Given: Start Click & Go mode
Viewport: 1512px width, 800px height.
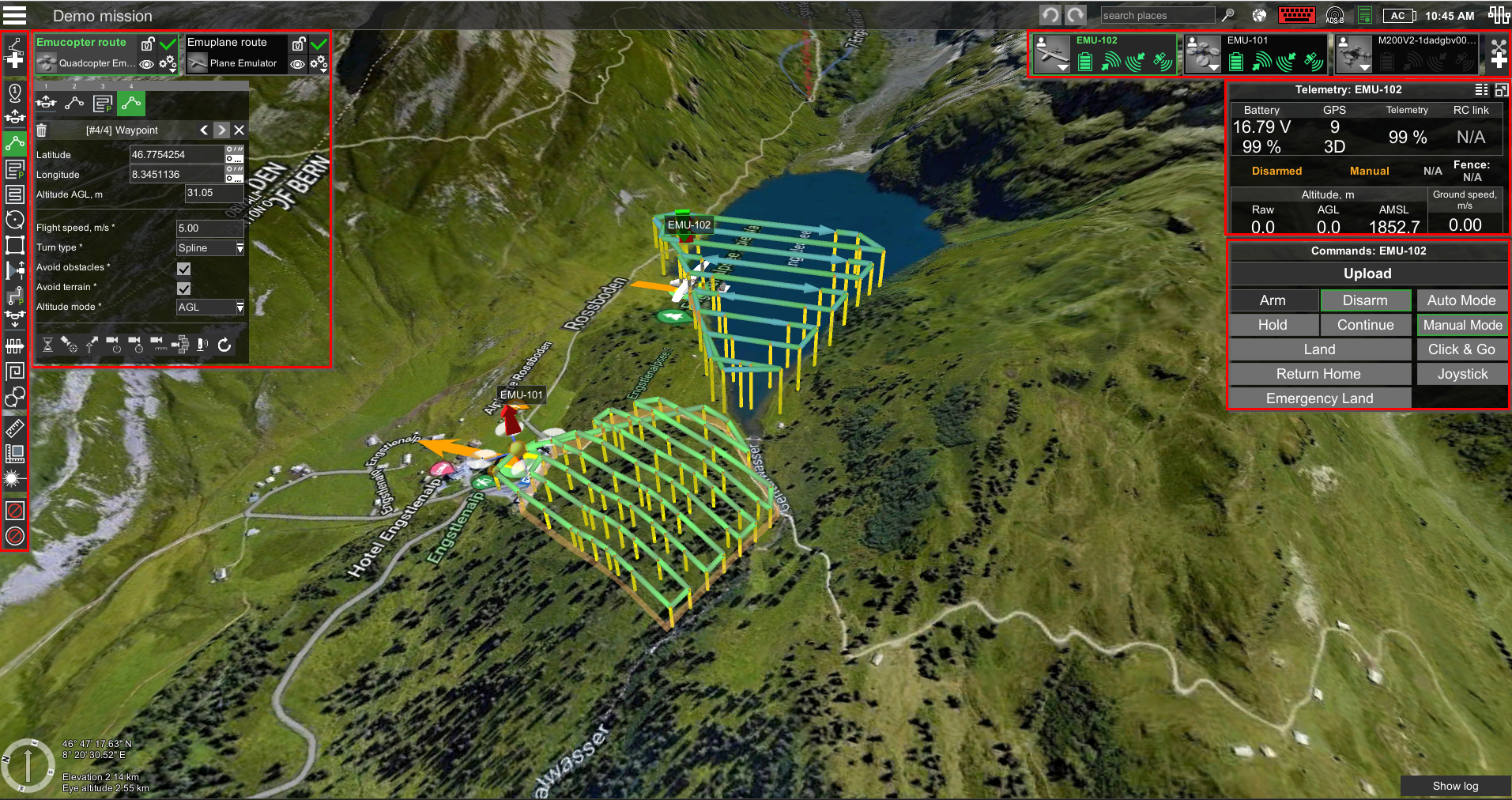Looking at the screenshot, I should point(1461,349).
